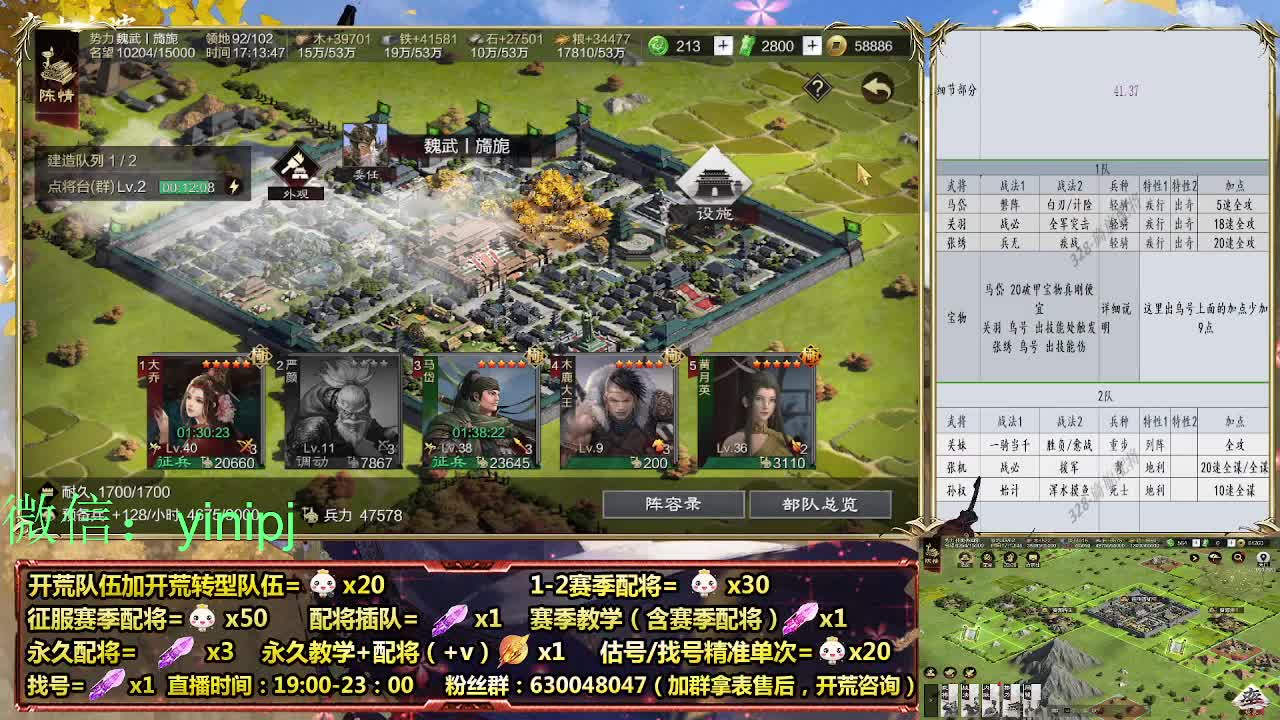Viewport: 1280px width, 720px height.
Task: Click the gold coin currency icon
Action: click(838, 45)
